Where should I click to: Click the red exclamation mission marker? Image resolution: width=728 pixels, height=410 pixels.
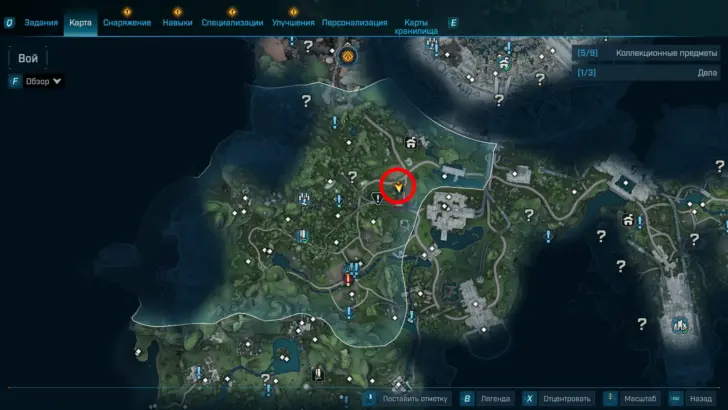click(x=348, y=279)
